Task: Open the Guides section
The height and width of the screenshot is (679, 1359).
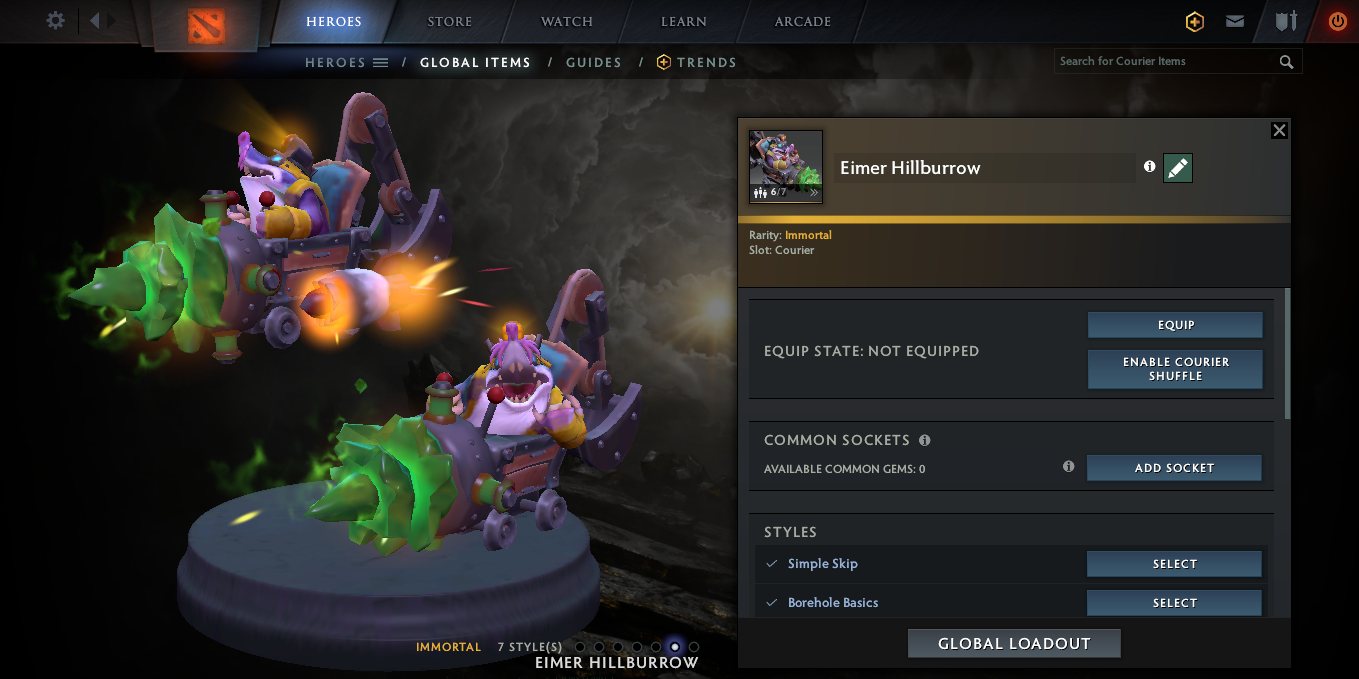Action: pyautogui.click(x=594, y=63)
